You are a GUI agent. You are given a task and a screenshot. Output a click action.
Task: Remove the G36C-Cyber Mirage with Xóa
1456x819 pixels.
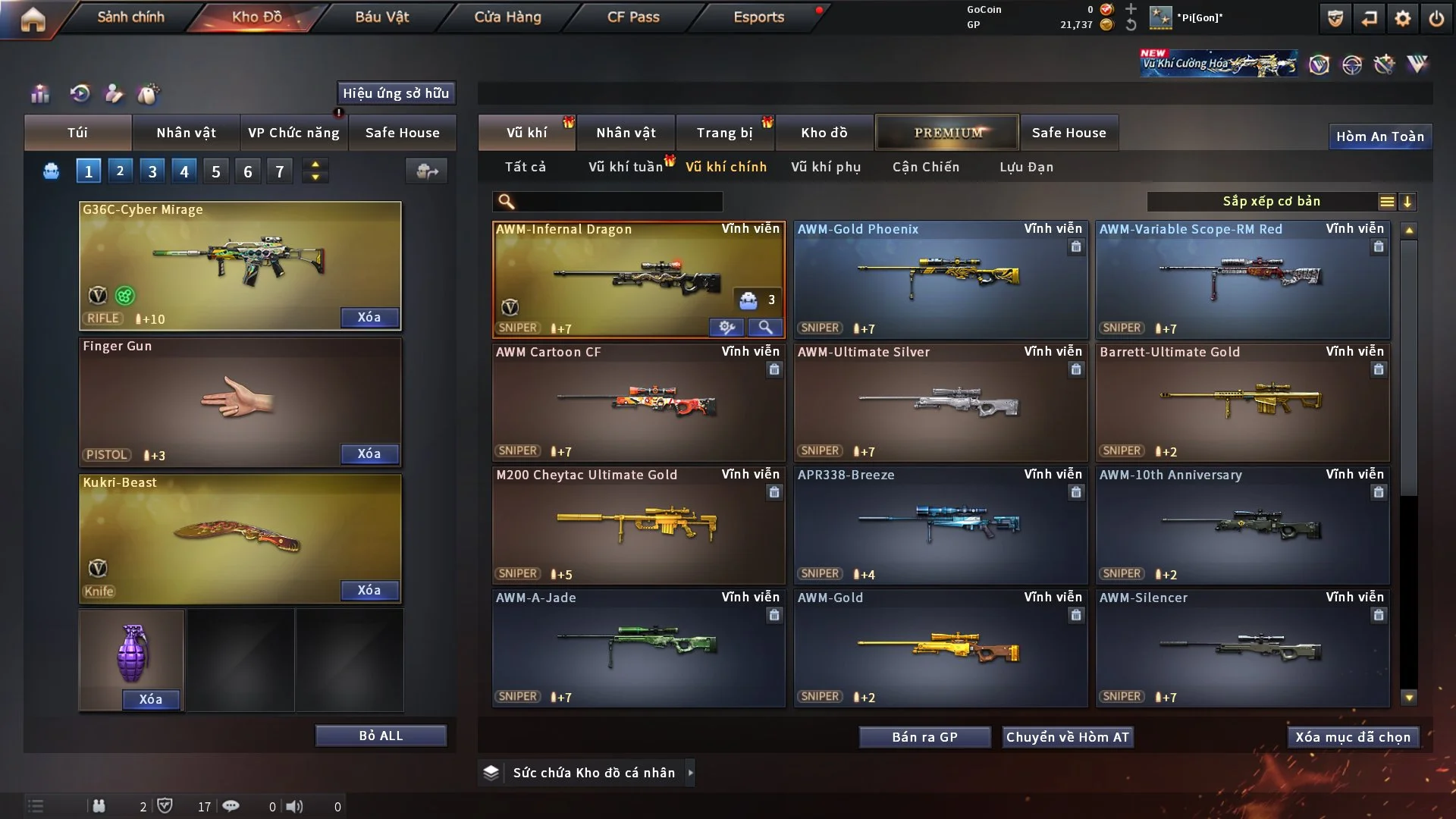(369, 317)
